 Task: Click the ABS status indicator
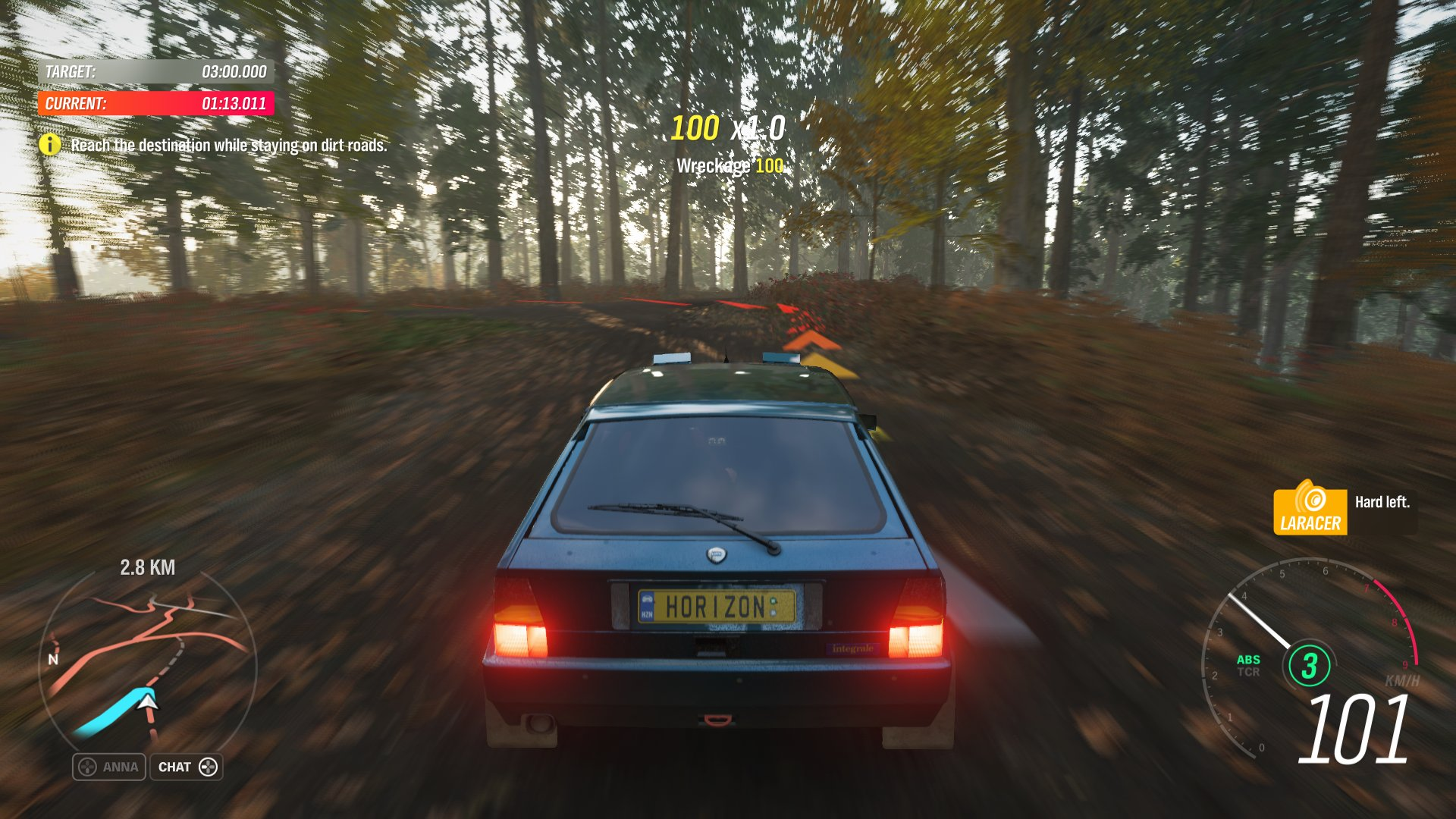(1249, 660)
